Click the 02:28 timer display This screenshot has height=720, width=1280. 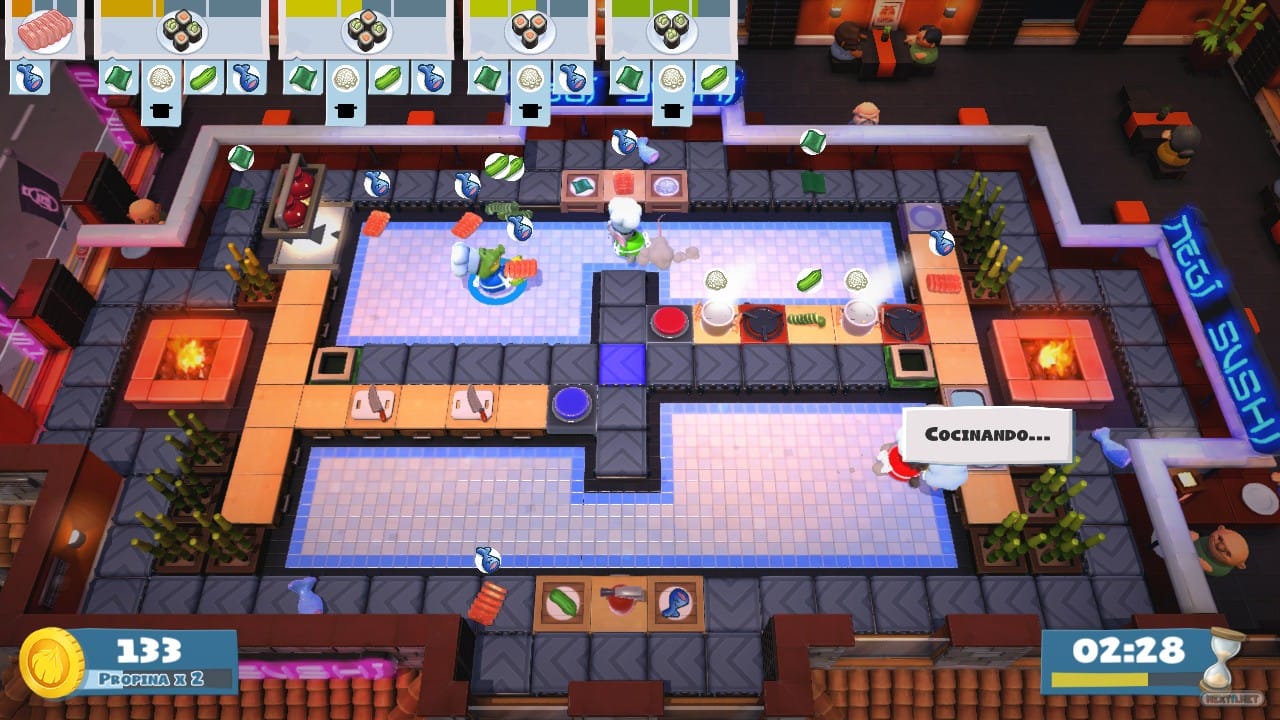point(1129,648)
